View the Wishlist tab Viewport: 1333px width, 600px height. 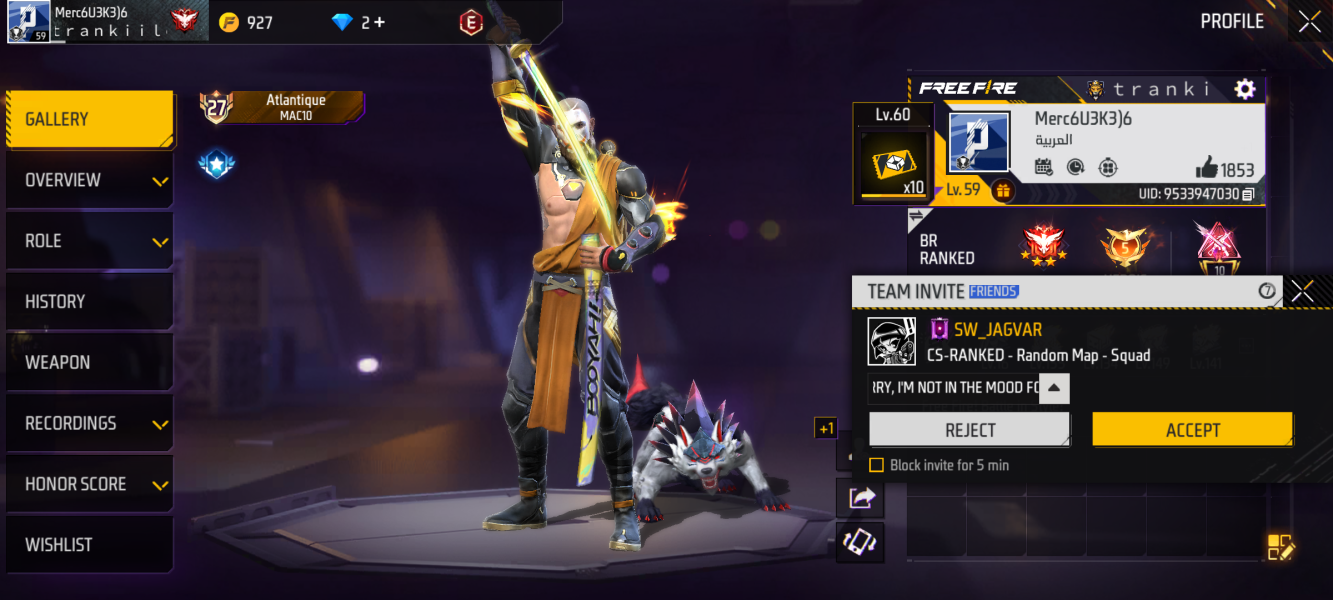click(x=90, y=545)
